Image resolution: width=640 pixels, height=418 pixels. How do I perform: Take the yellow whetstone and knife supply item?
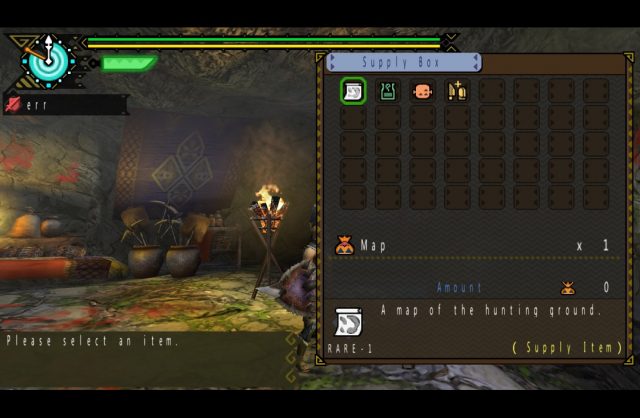(x=456, y=92)
